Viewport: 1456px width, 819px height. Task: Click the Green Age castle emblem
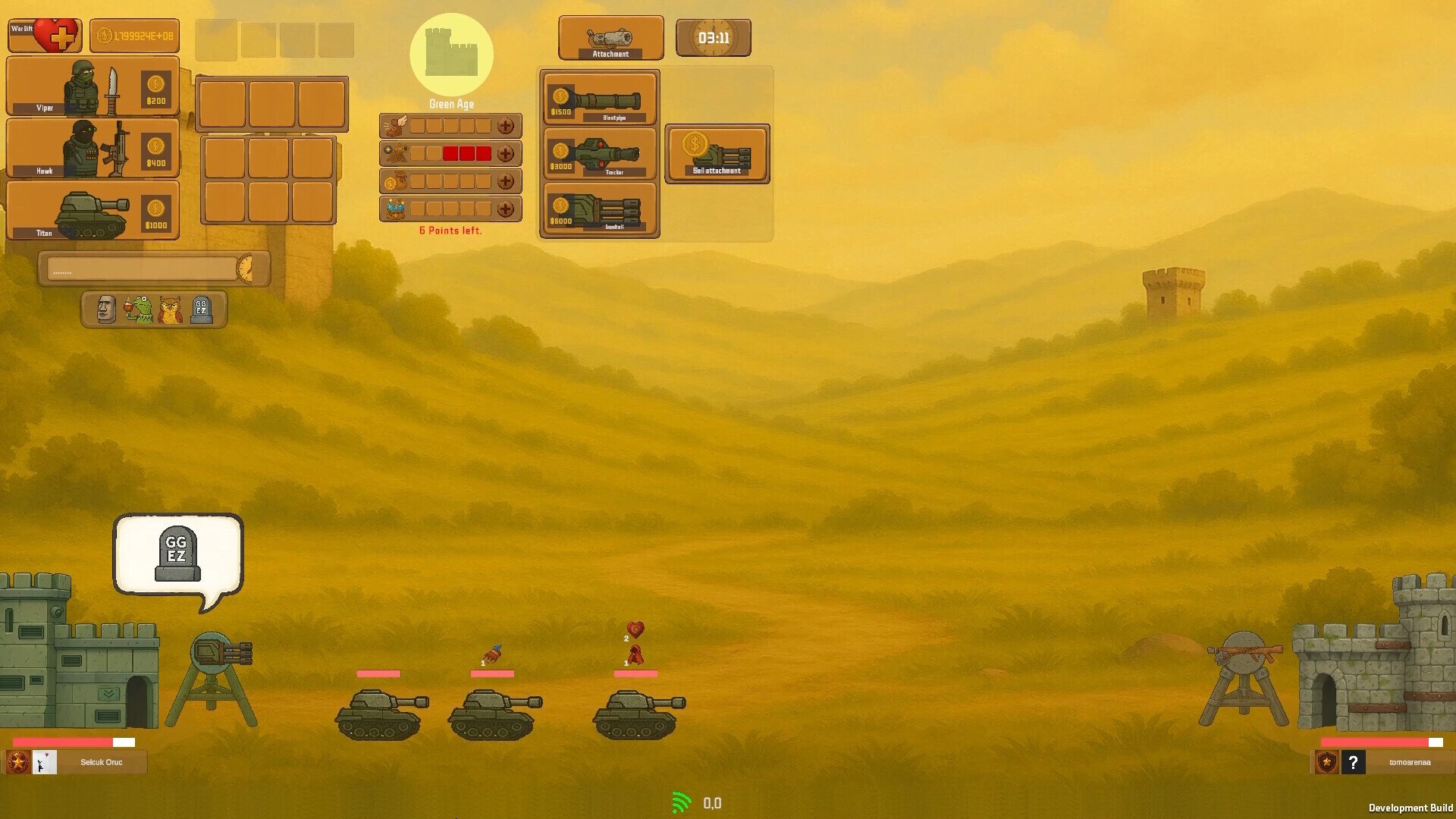pyautogui.click(x=451, y=55)
